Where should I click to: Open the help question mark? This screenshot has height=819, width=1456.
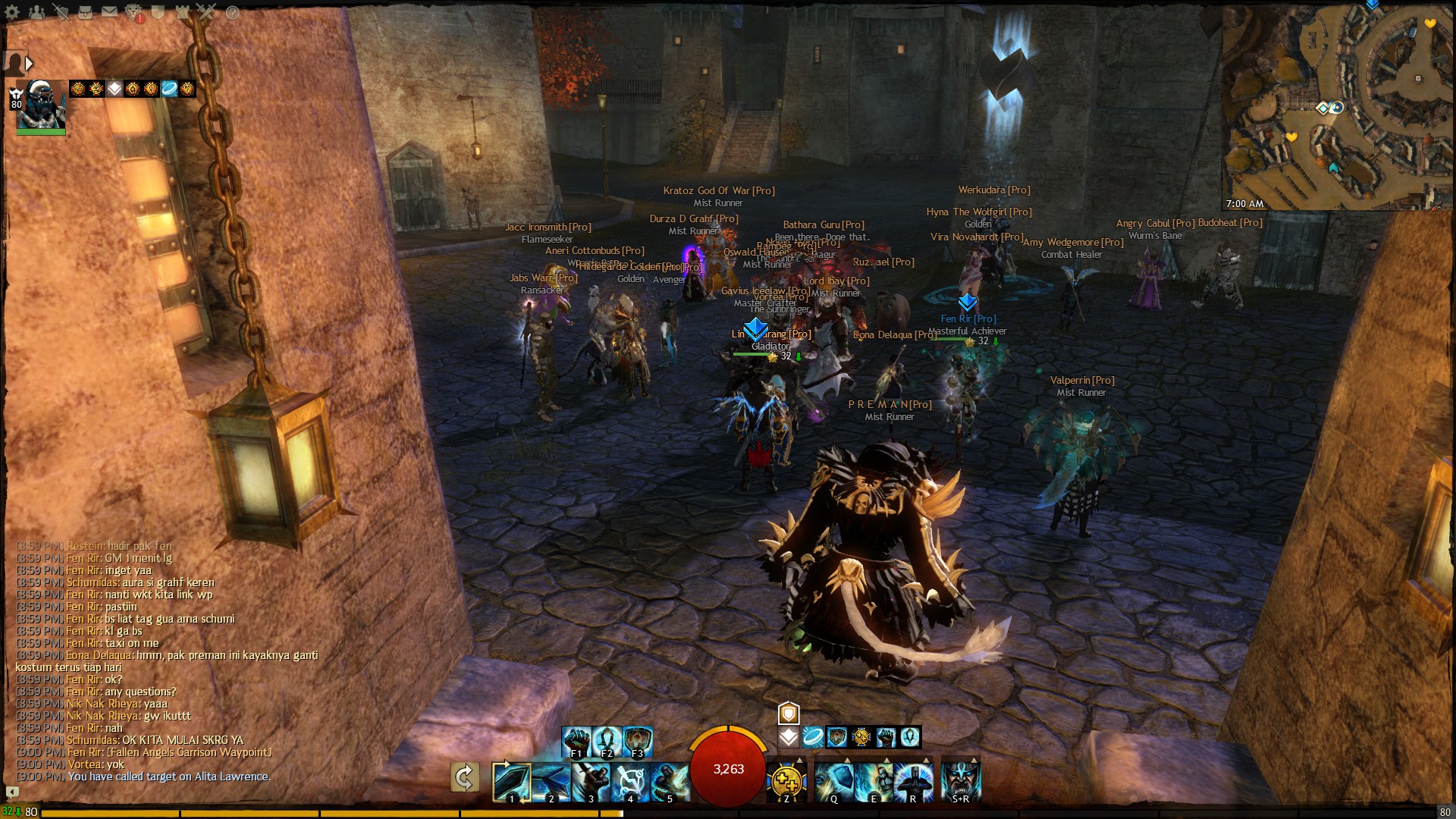(232, 12)
